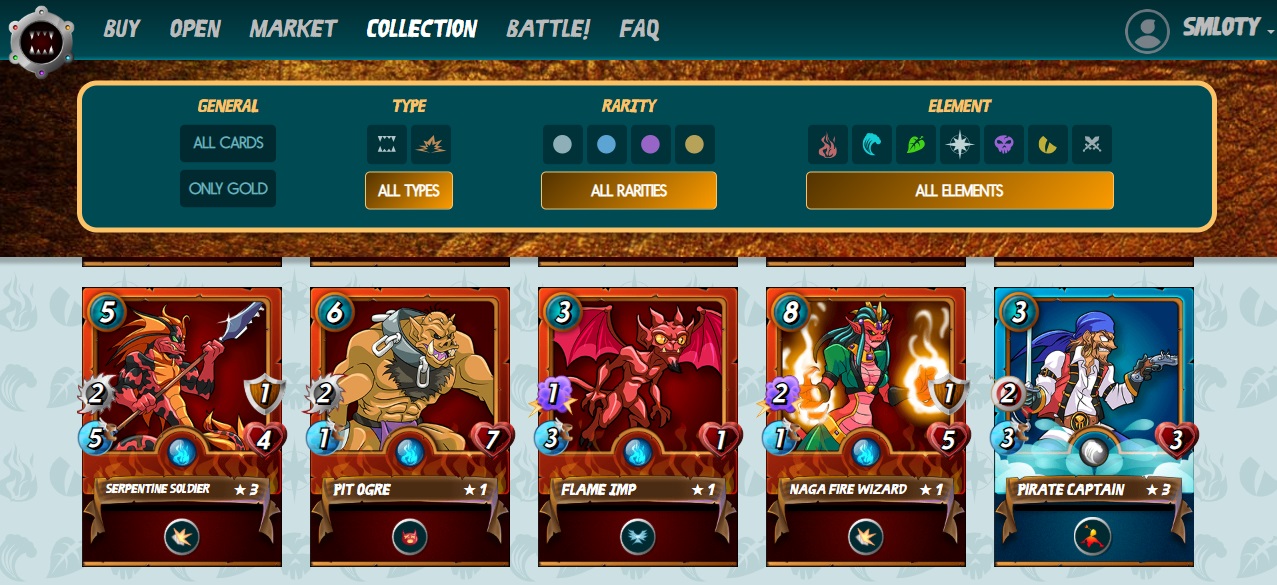Filter by fire element icon
The width and height of the screenshot is (1277, 585).
click(828, 145)
